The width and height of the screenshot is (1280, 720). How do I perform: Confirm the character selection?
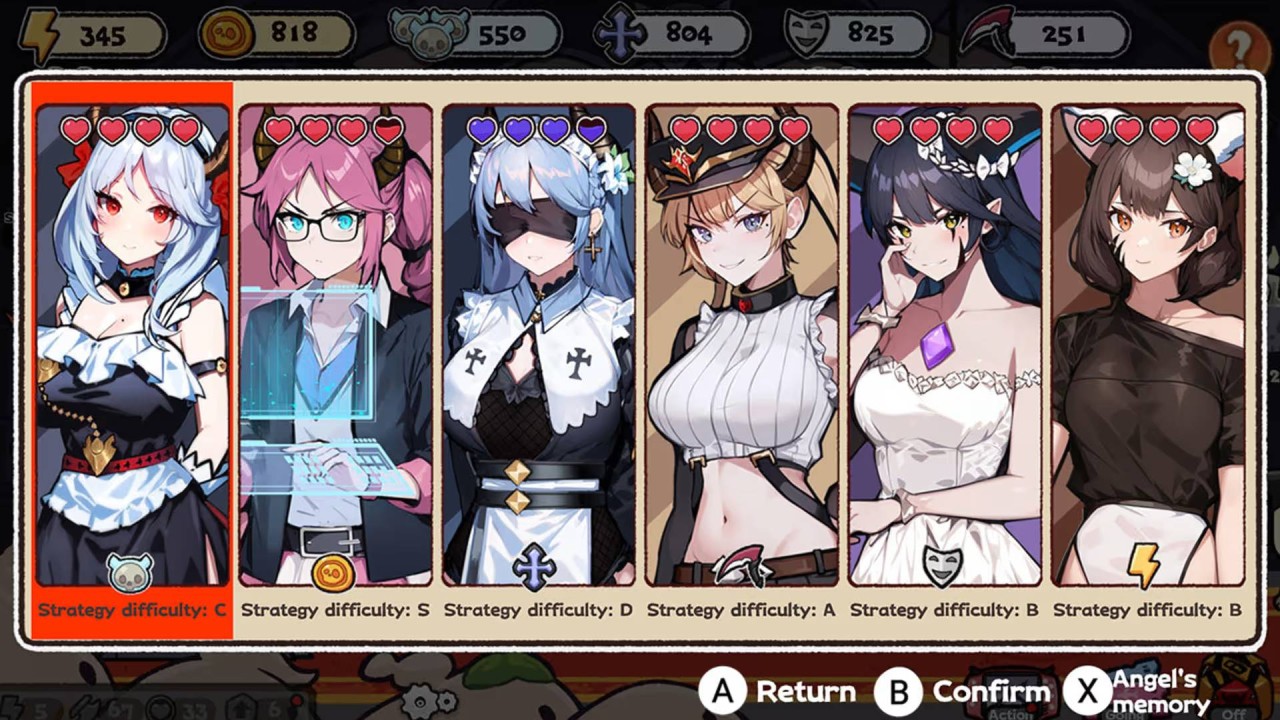(x=962, y=691)
